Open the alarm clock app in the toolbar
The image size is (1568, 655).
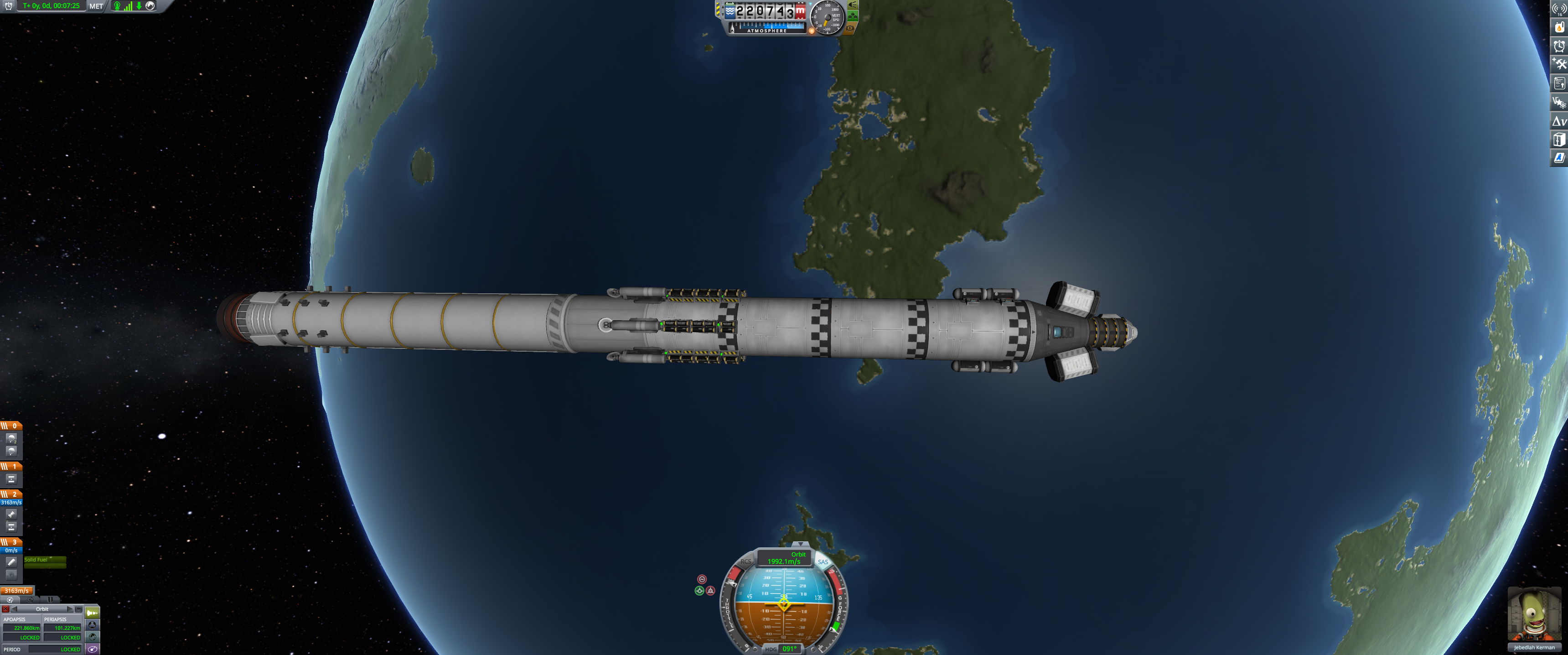pos(1559,46)
